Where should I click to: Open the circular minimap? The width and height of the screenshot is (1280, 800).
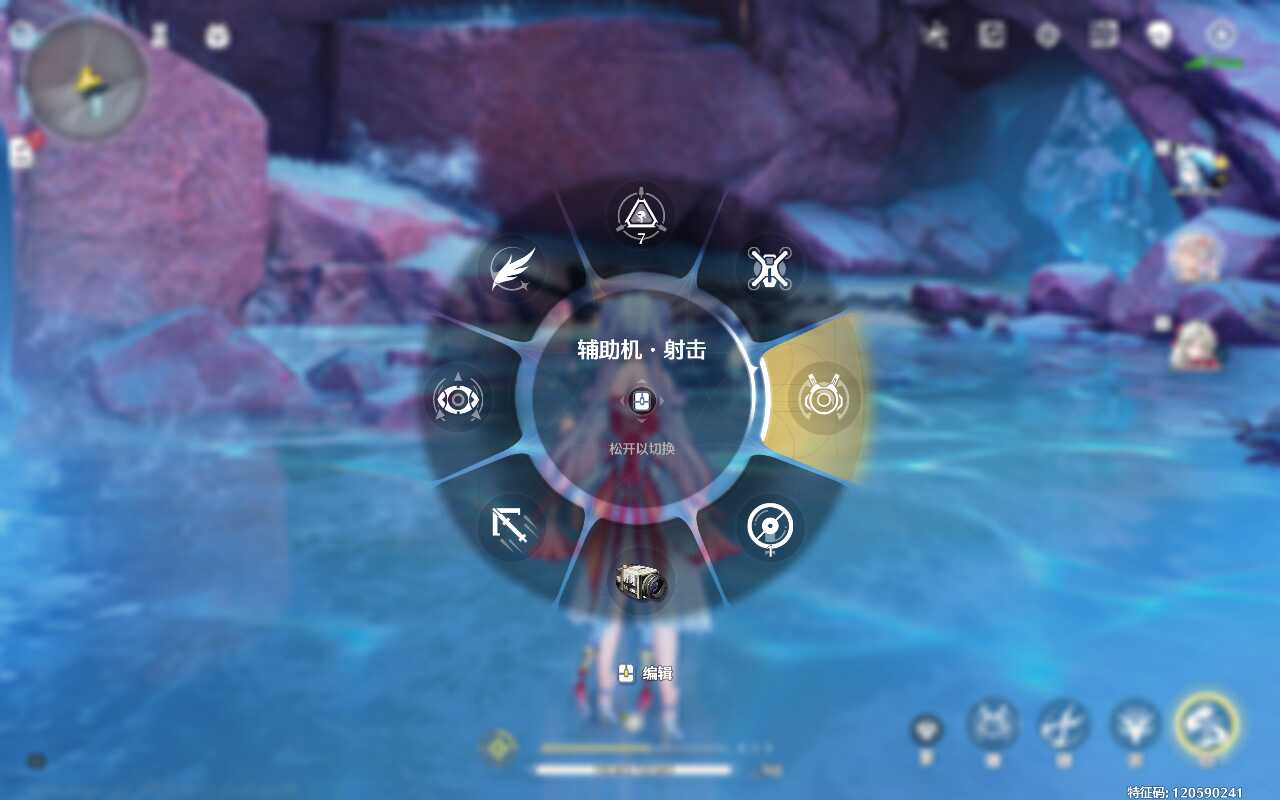coord(87,79)
